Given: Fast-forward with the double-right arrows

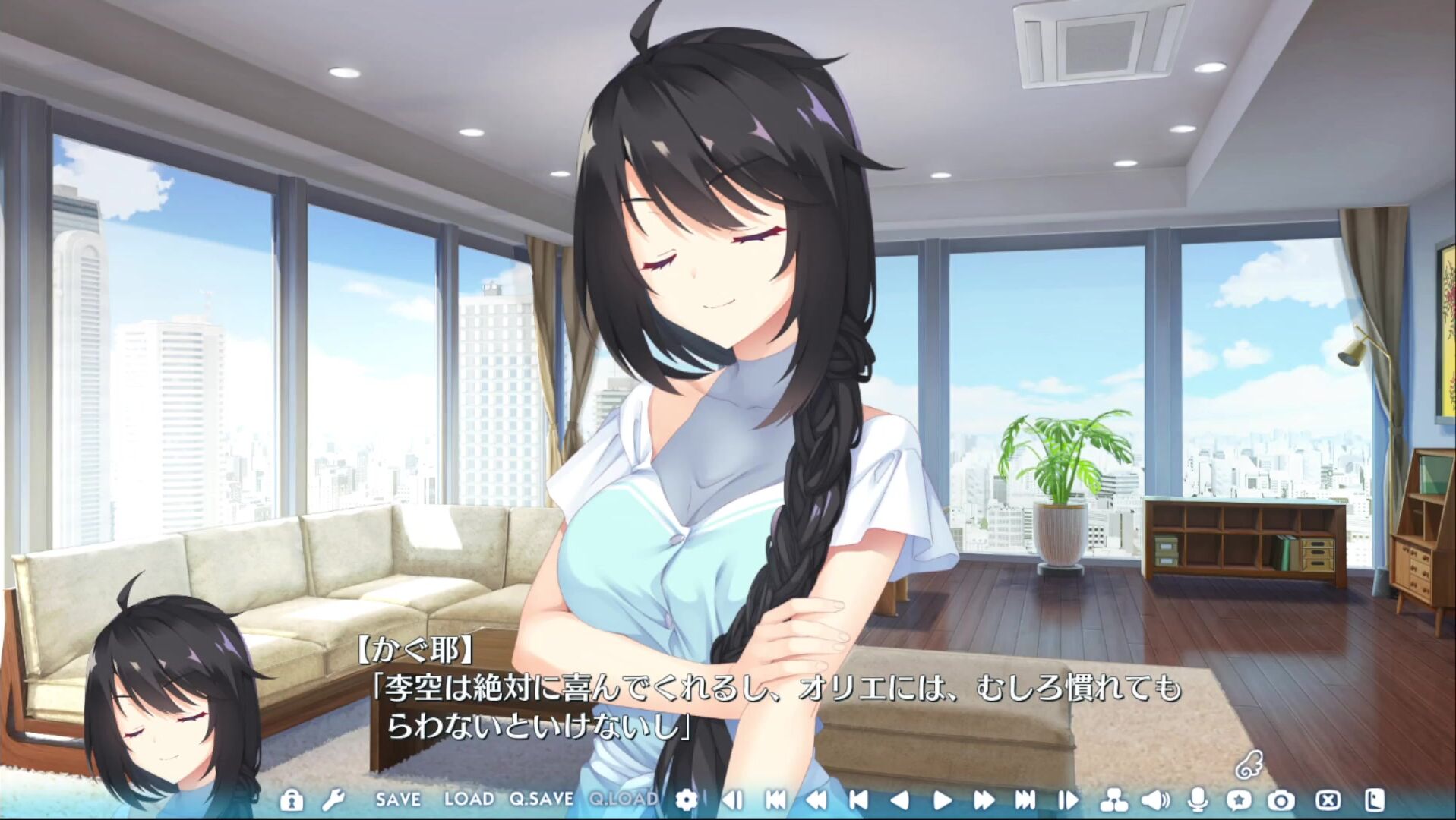Looking at the screenshot, I should (984, 800).
